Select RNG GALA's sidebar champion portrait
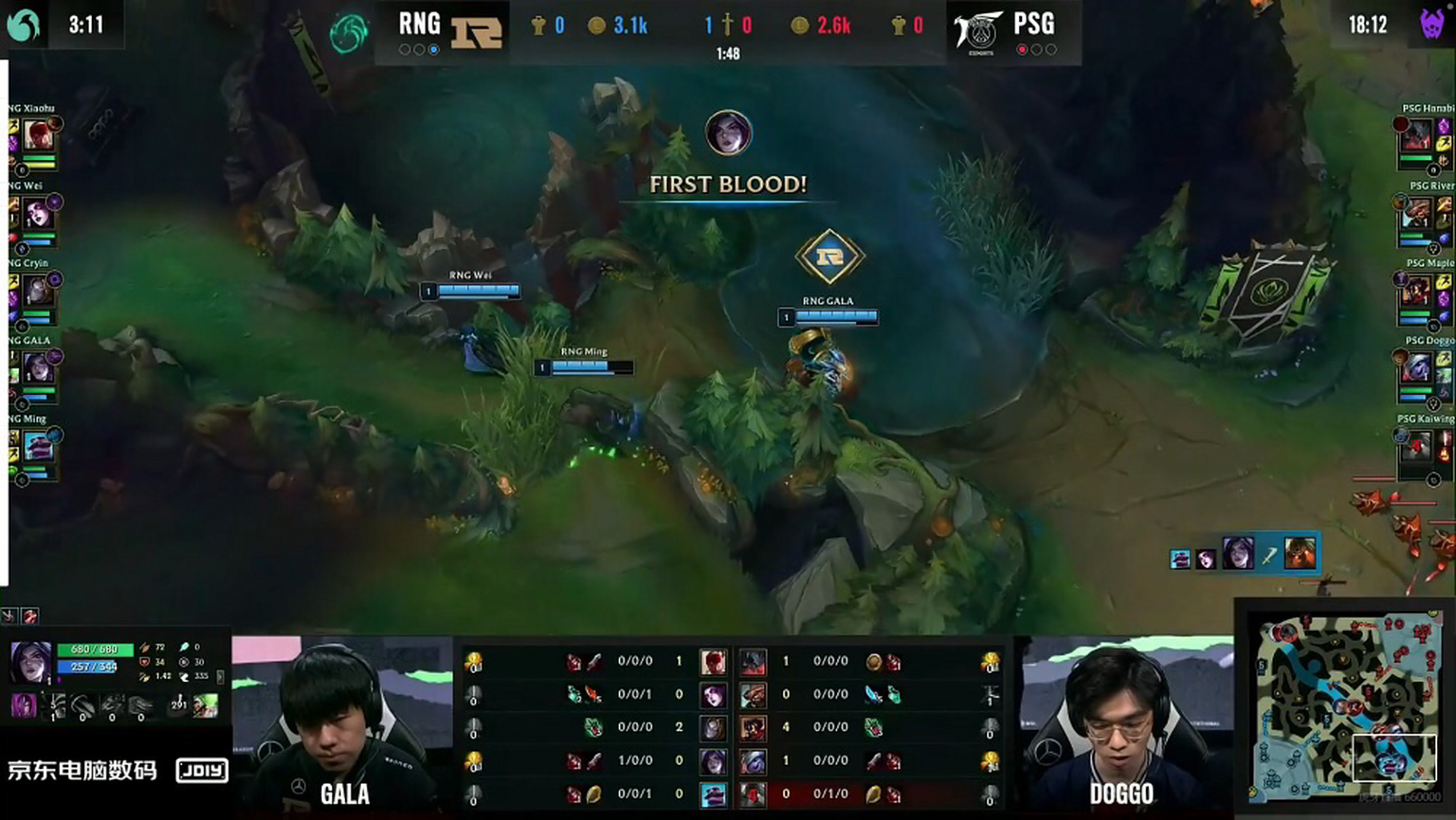1456x820 pixels. (x=38, y=368)
